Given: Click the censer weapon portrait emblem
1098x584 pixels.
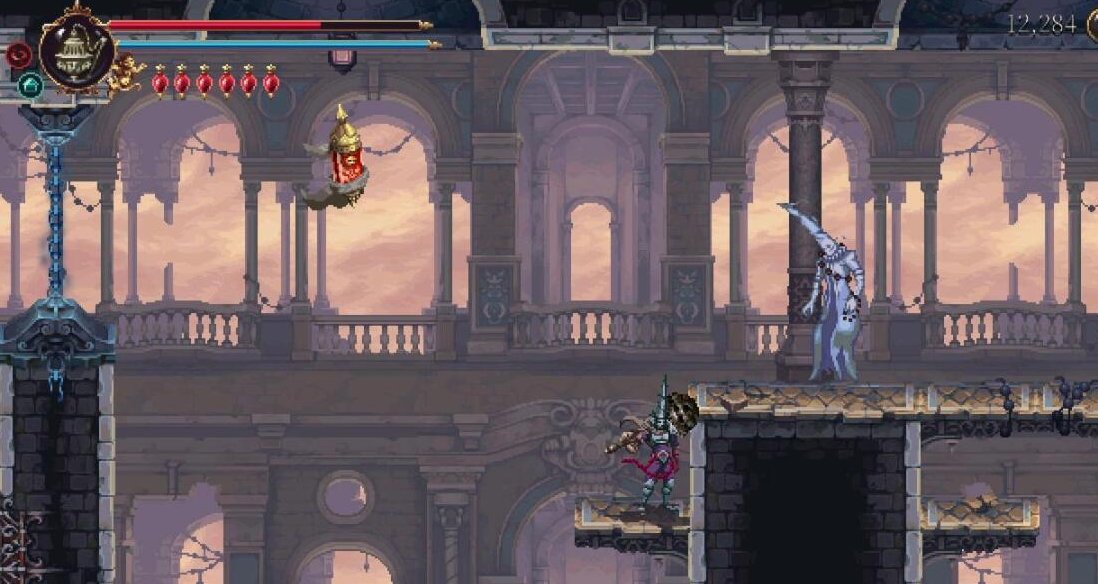Looking at the screenshot, I should click(76, 51).
